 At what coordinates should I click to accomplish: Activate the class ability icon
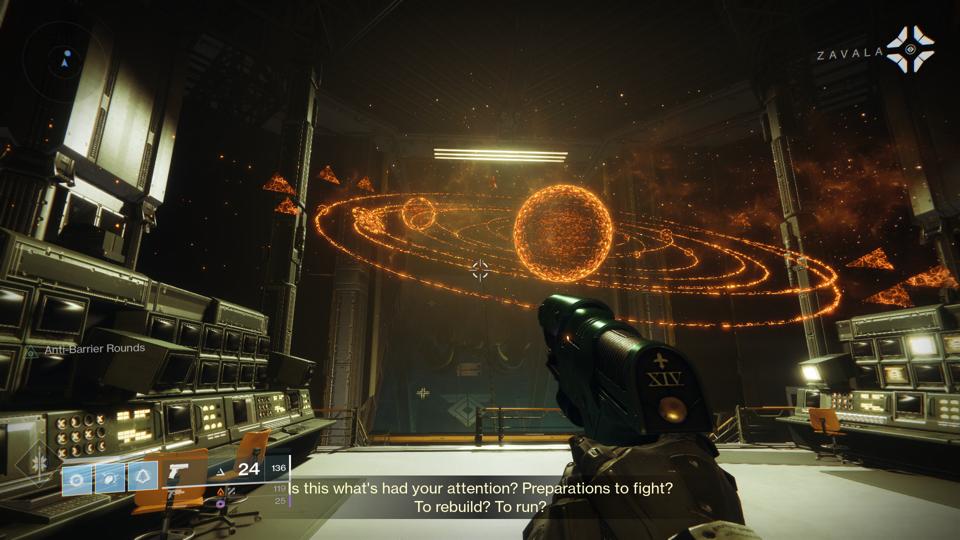[x=143, y=478]
